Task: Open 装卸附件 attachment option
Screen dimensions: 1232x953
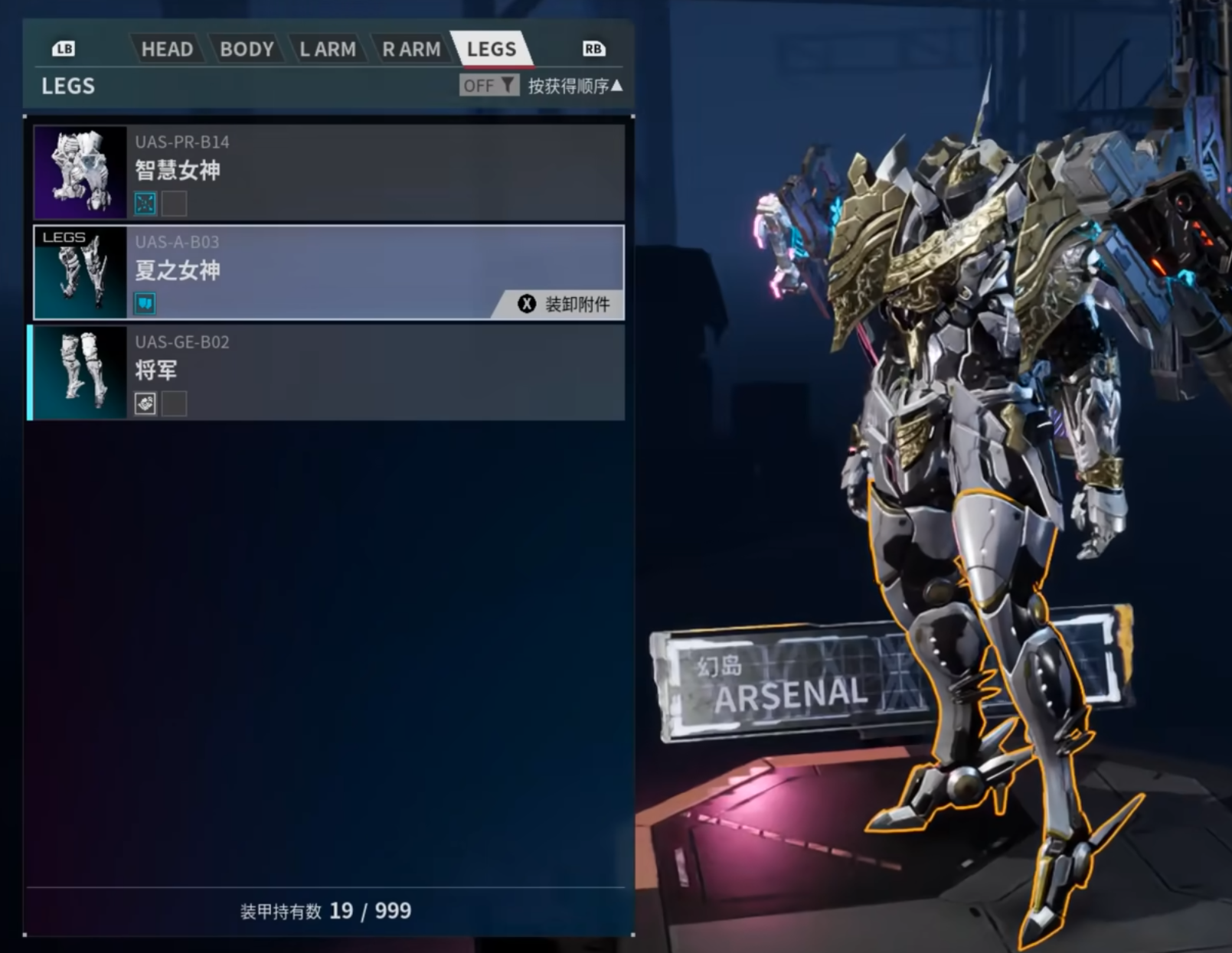Action: point(564,304)
